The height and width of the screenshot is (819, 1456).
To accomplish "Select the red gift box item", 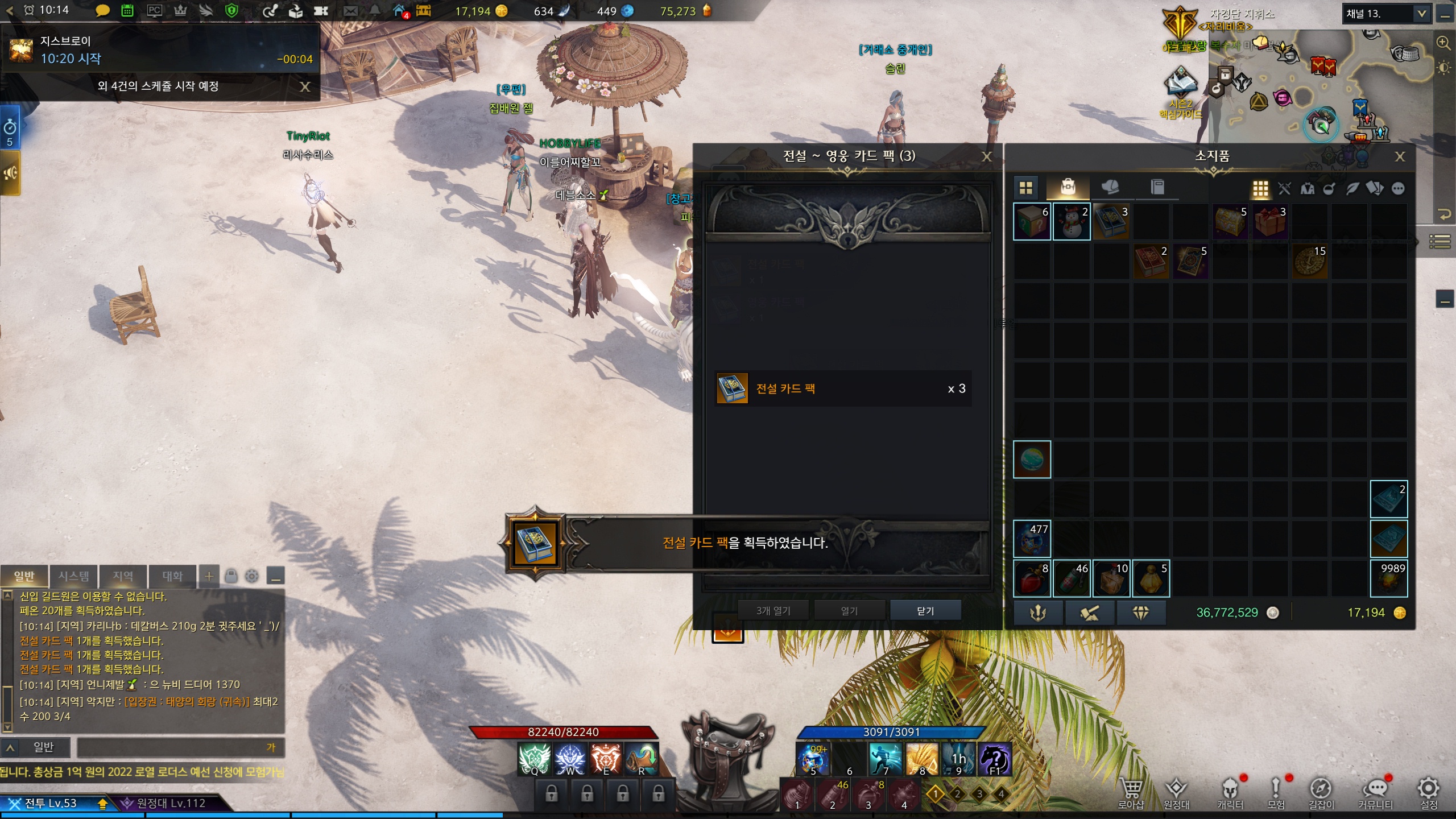I will (x=1269, y=222).
